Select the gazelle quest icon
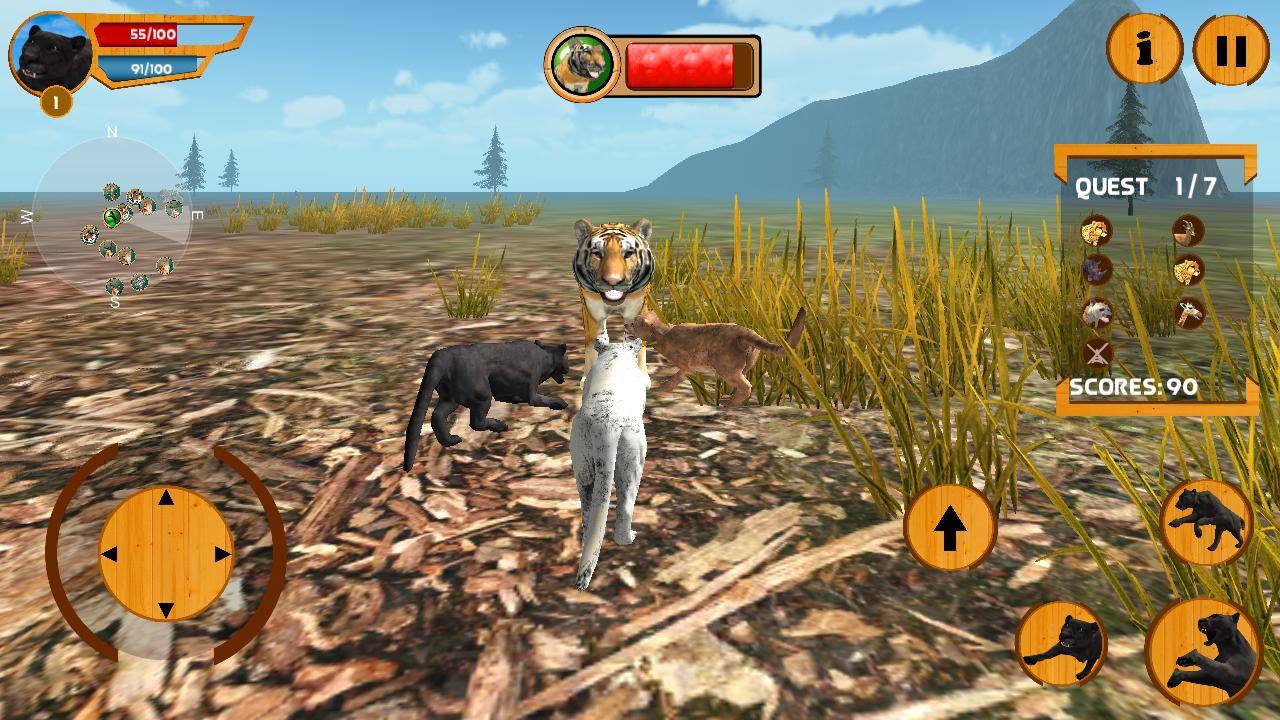The width and height of the screenshot is (1280, 720). 1185,232
